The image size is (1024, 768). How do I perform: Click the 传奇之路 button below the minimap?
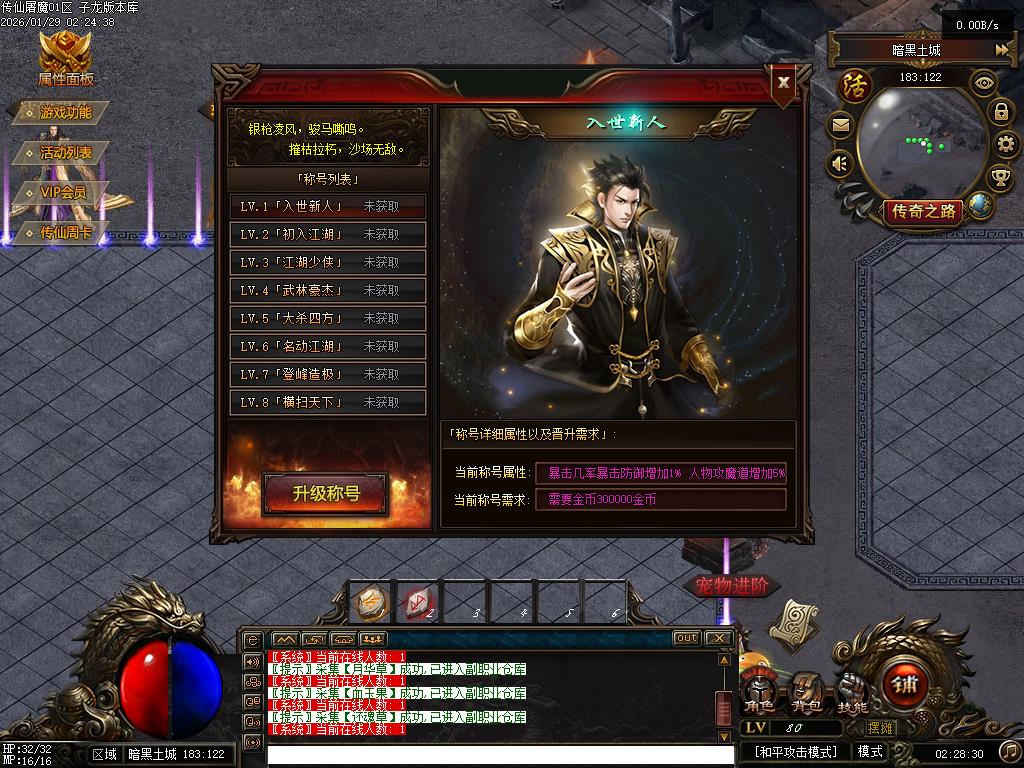click(x=923, y=211)
